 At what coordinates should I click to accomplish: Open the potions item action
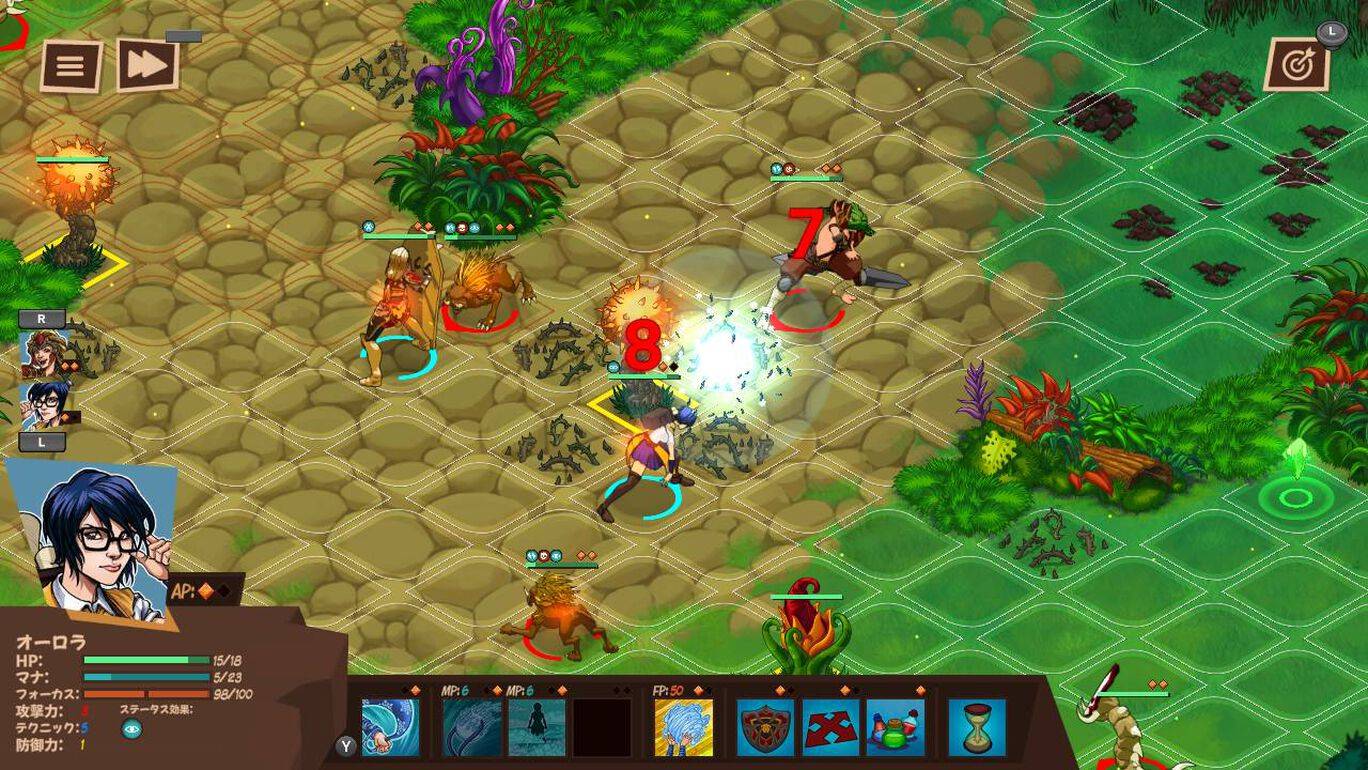[895, 727]
